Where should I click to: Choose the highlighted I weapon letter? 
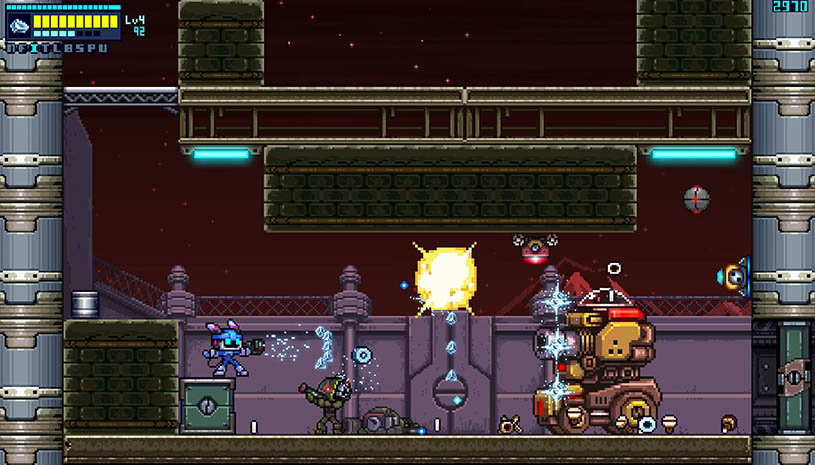coord(34,47)
